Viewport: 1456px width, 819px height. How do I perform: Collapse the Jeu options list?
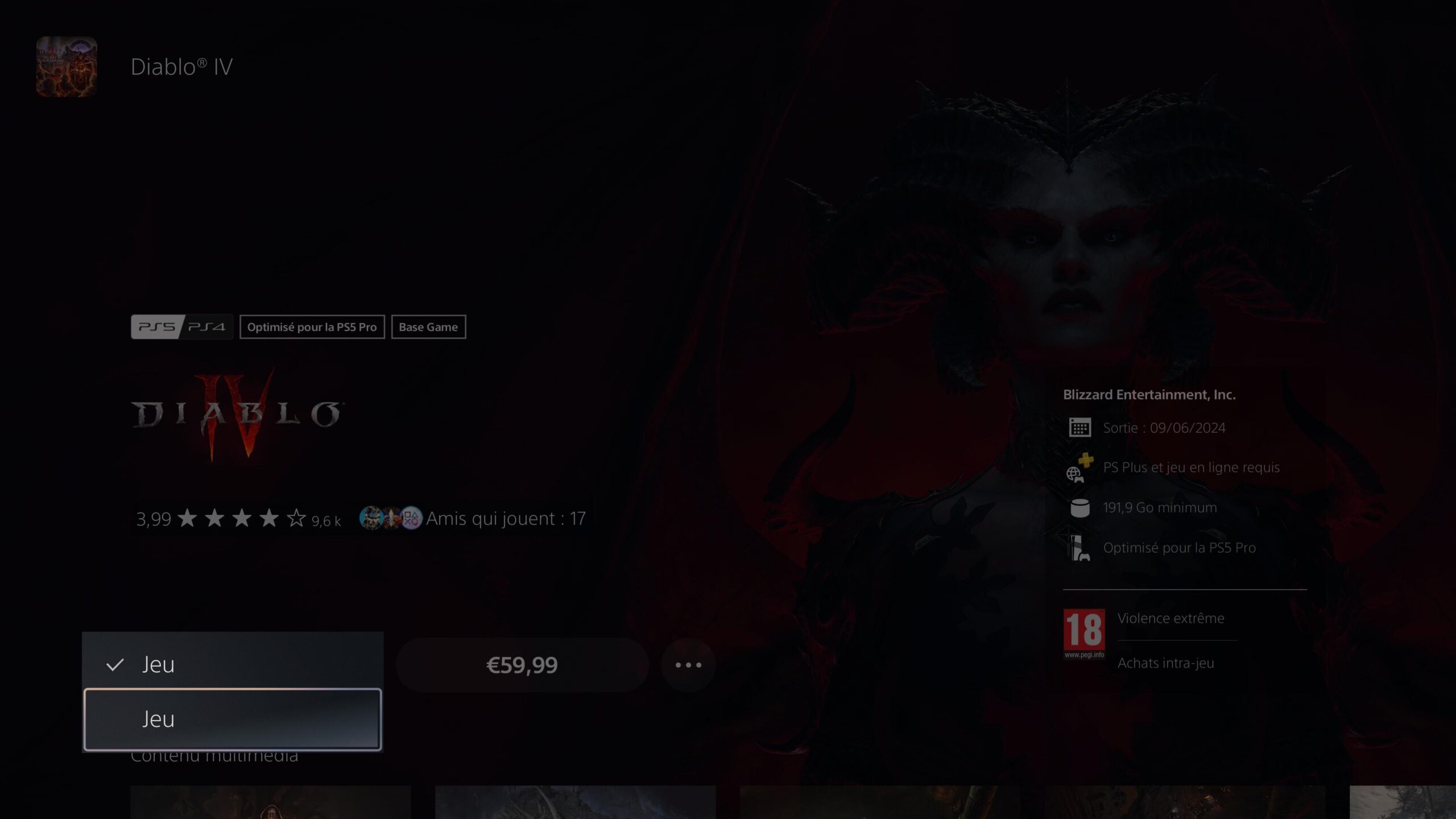(158, 664)
